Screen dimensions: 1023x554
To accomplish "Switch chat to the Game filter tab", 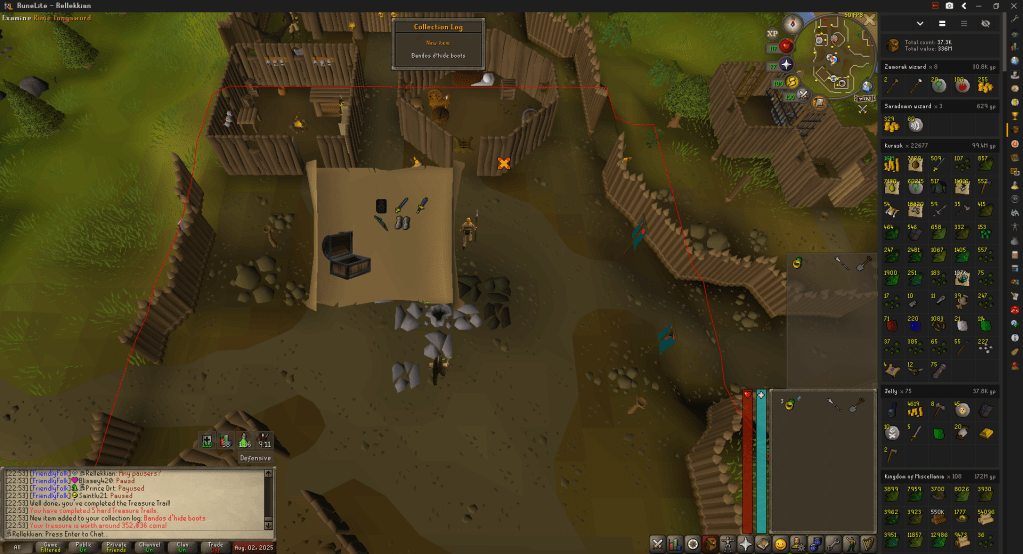I will coord(49,546).
